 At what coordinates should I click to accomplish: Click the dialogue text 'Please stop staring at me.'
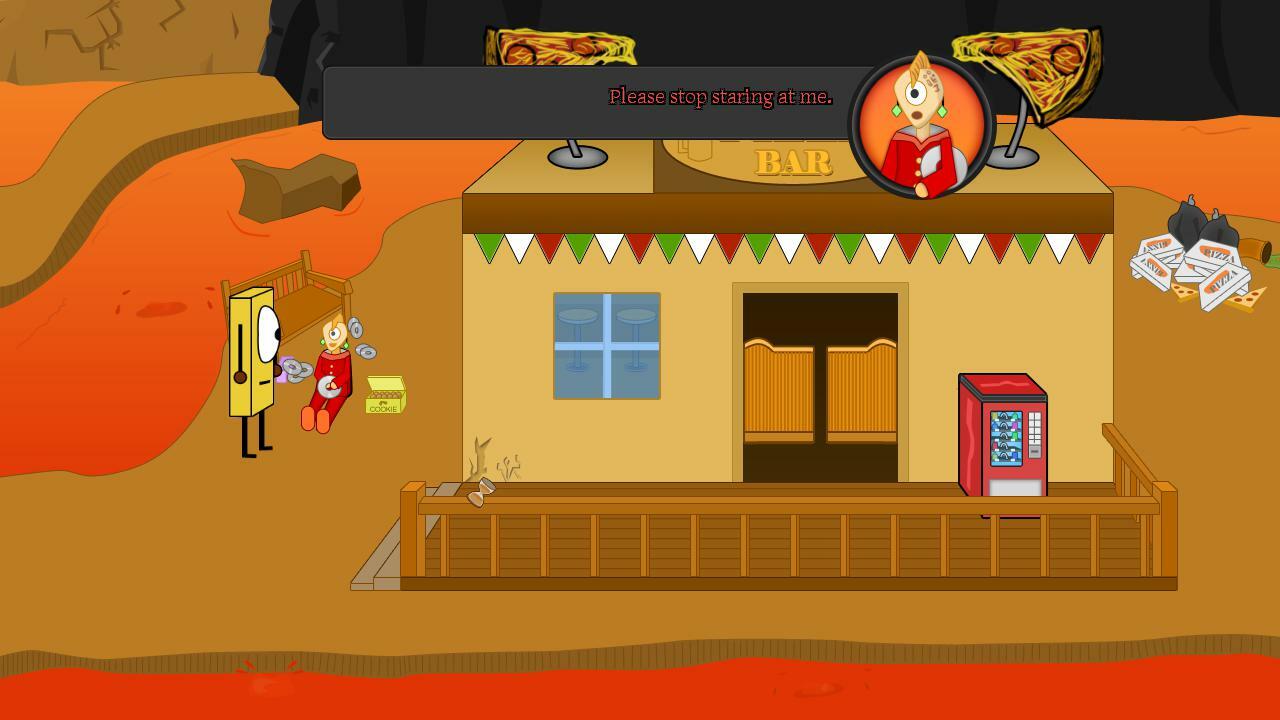(x=720, y=97)
